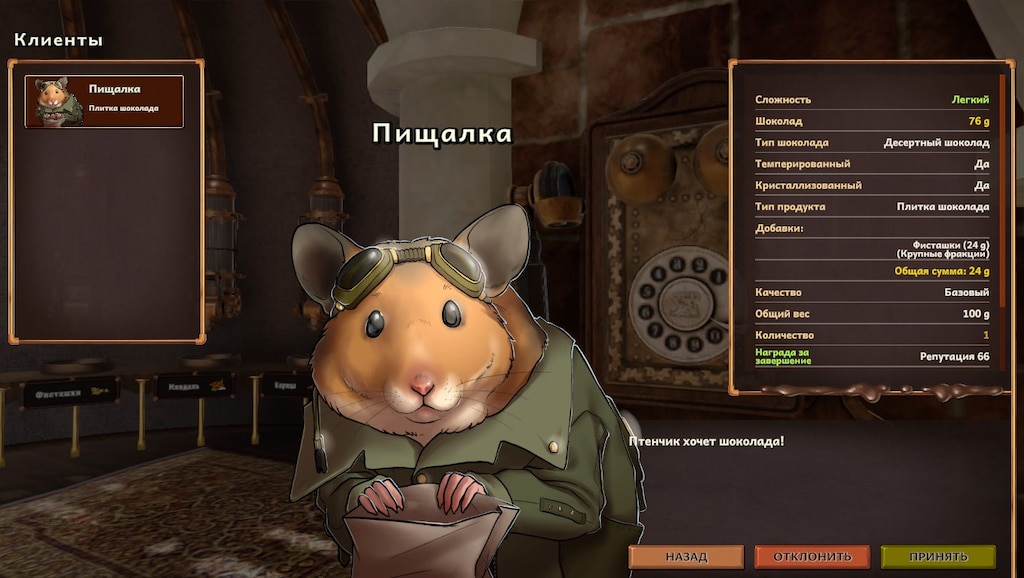Accept the order with ПРИНЯТЬ
Image resolution: width=1024 pixels, height=578 pixels.
point(938,557)
